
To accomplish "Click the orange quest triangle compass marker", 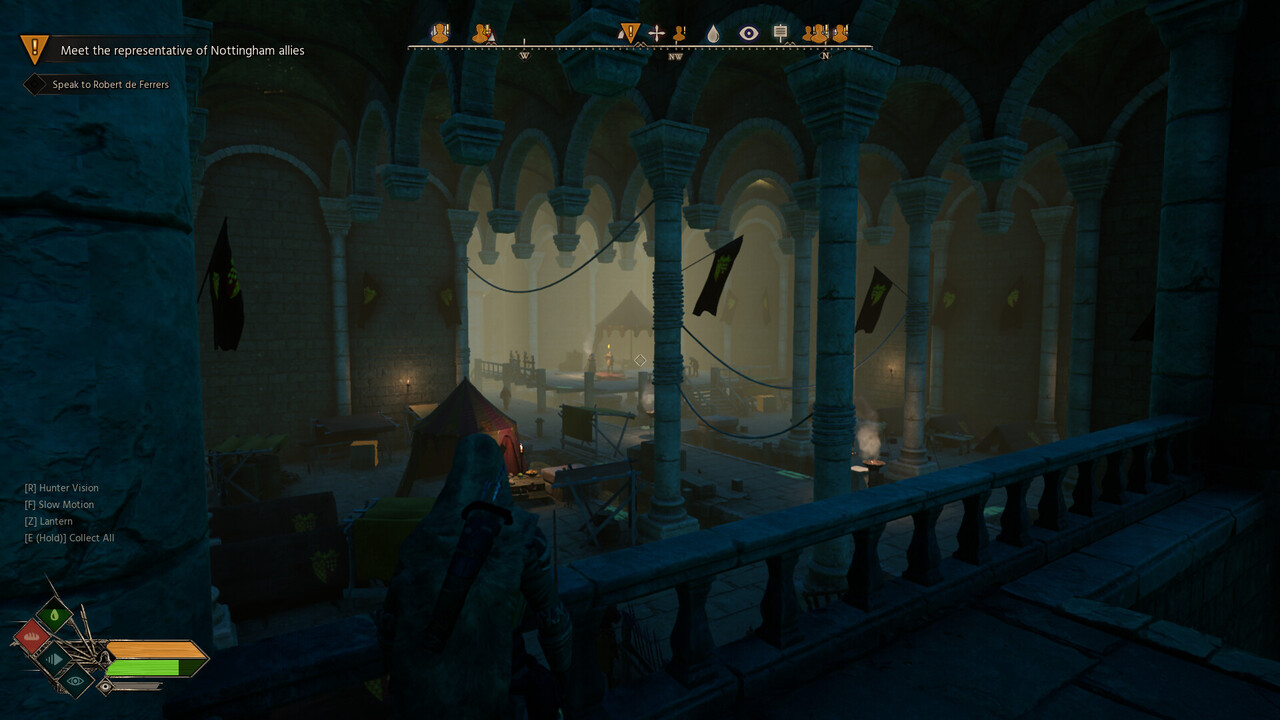I will pos(629,33).
